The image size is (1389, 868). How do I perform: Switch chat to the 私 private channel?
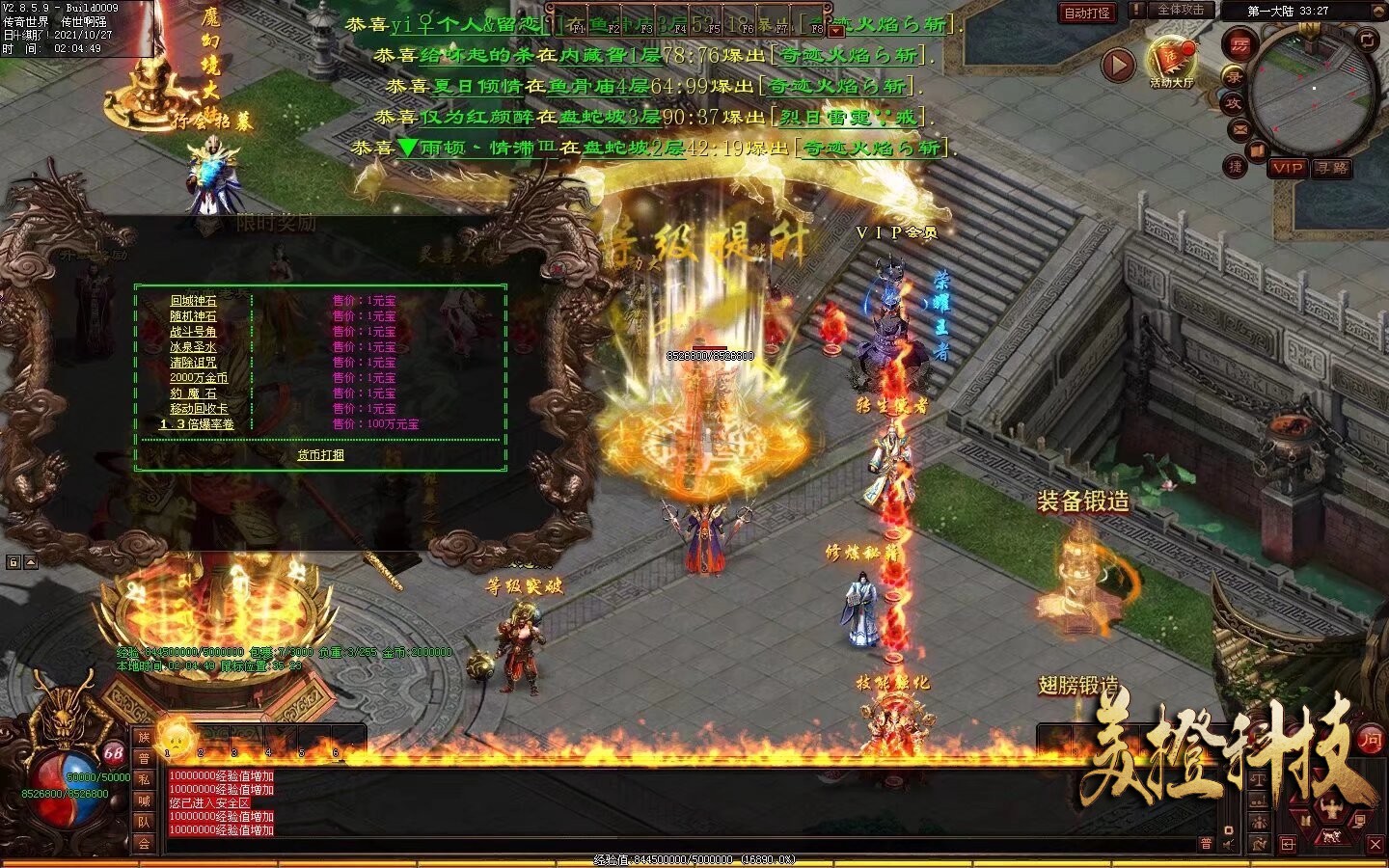click(x=144, y=779)
